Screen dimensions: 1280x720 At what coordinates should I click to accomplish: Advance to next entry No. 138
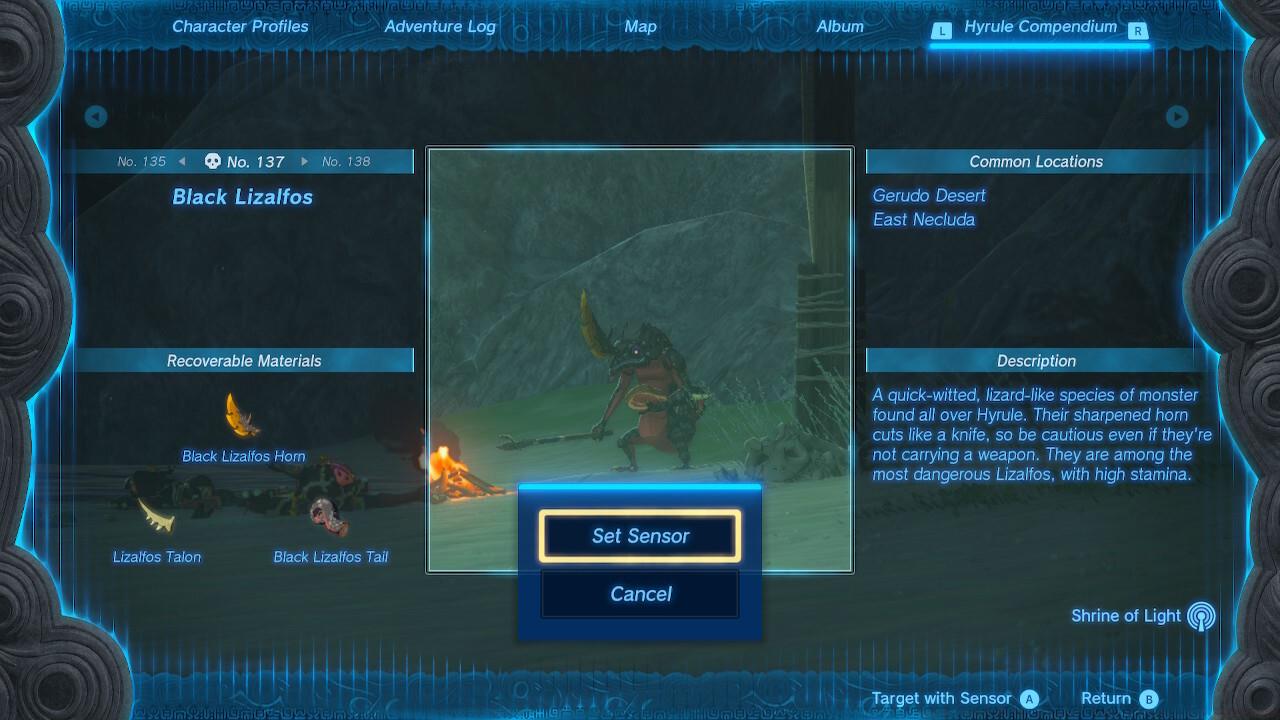point(349,160)
